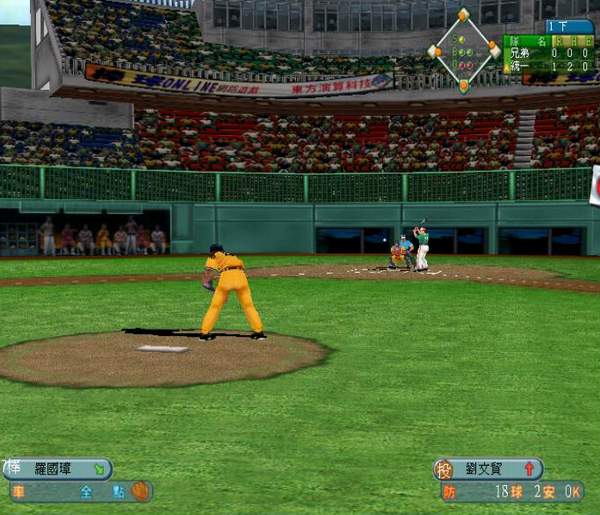Click the orange baseball glove icon
The height and width of the screenshot is (515, 600).
point(141,491)
